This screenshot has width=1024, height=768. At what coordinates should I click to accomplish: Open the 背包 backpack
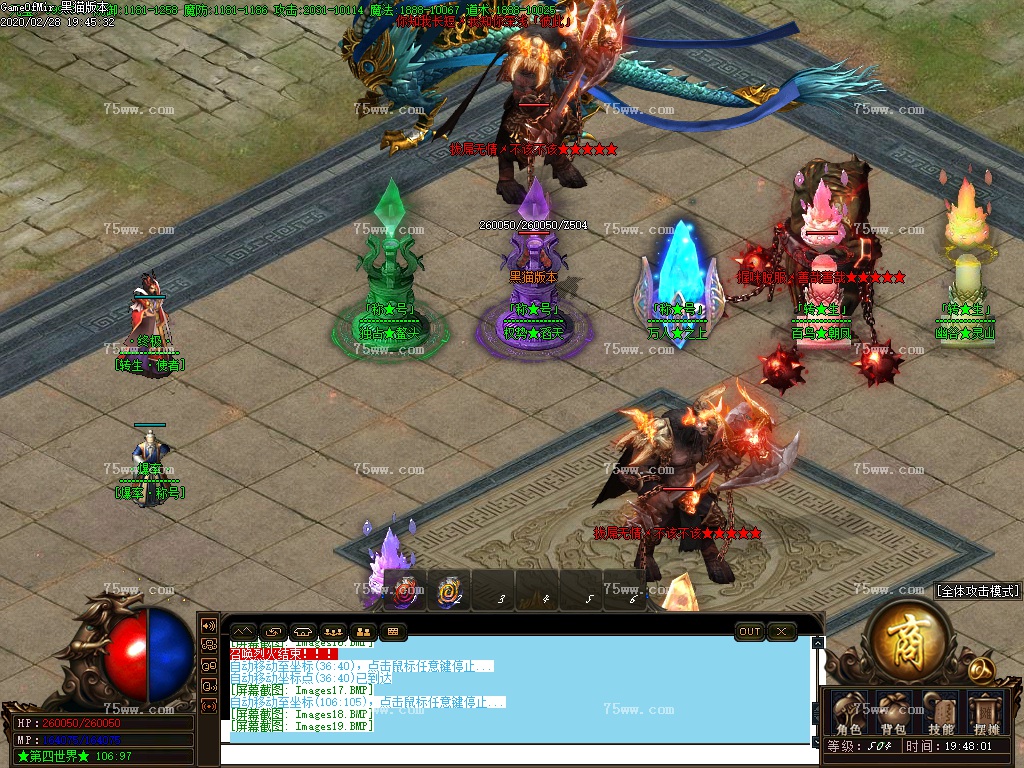tap(893, 712)
